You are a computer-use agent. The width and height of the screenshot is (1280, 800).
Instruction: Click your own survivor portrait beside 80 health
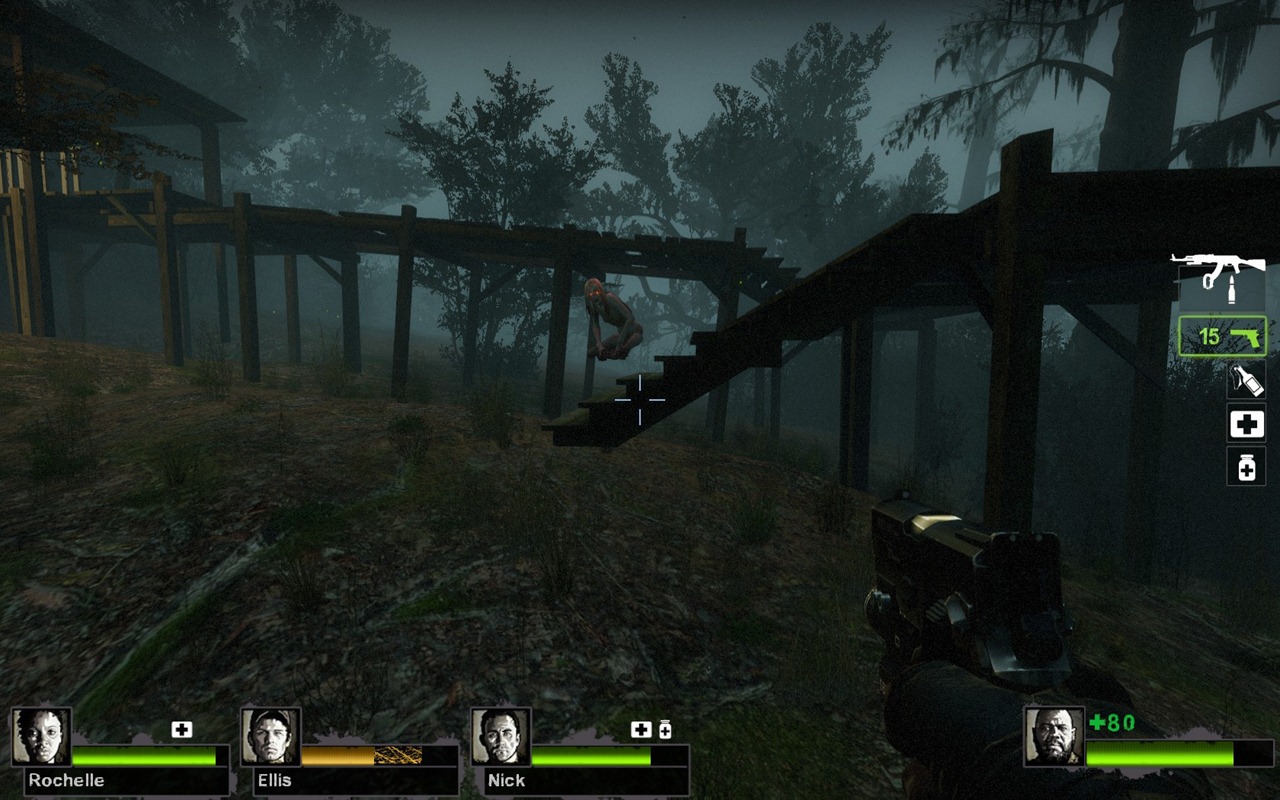coord(1054,737)
